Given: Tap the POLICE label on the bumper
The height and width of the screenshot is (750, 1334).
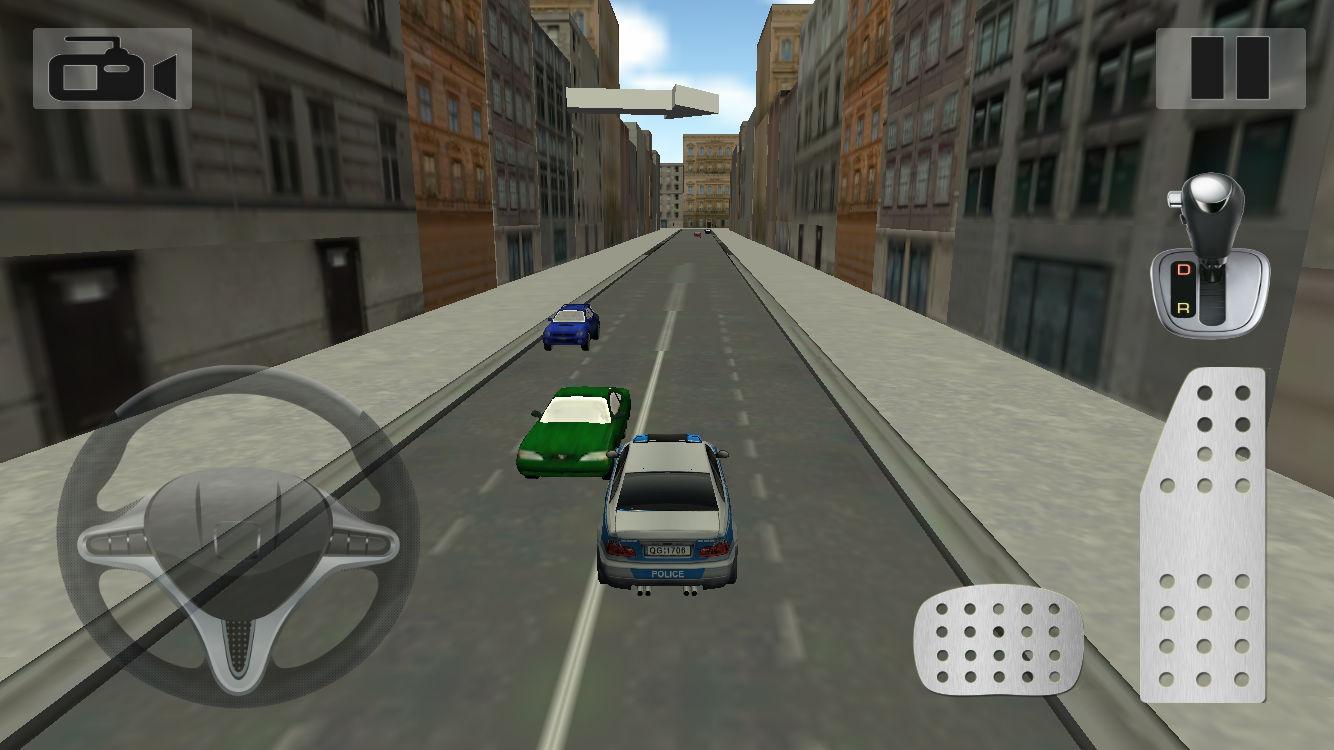Looking at the screenshot, I should (668, 573).
